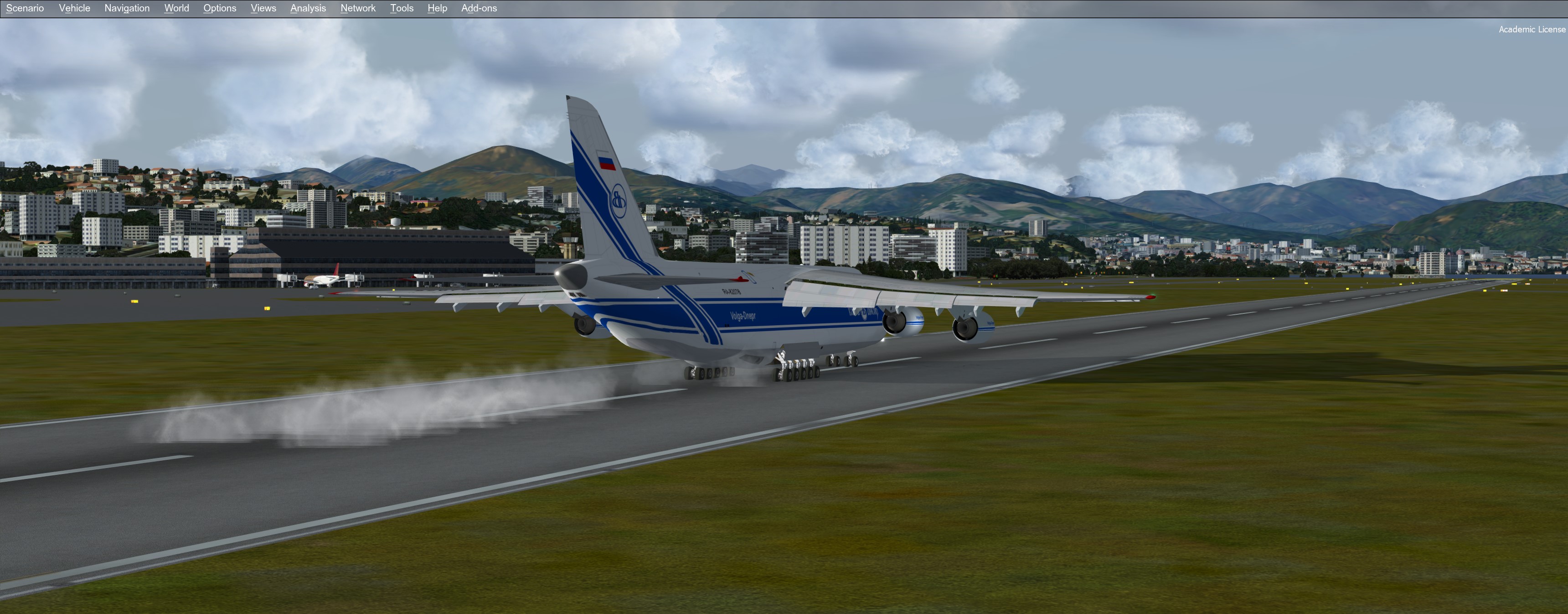Viewport: 1568px width, 614px height.
Task: Open the Analysis menu
Action: [x=308, y=8]
